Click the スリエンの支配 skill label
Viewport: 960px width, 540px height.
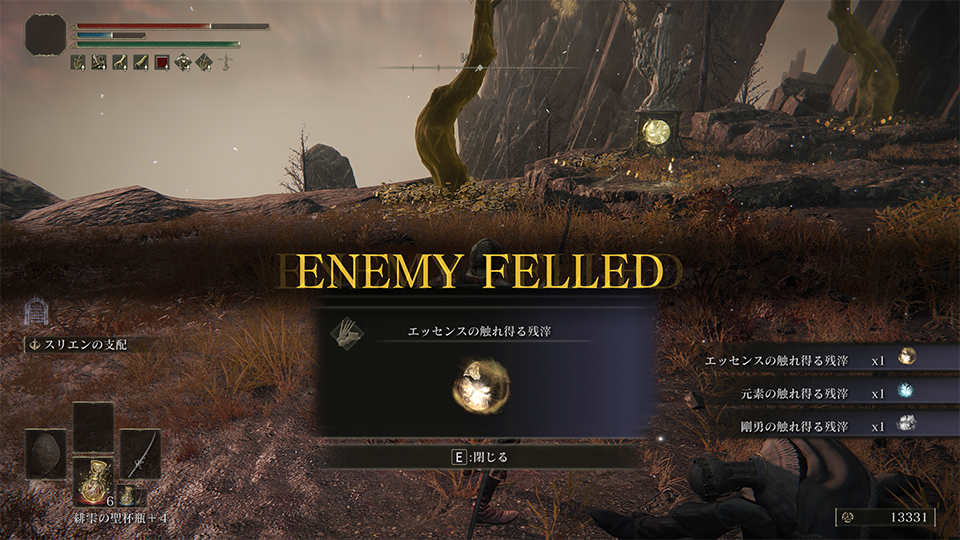click(x=85, y=345)
